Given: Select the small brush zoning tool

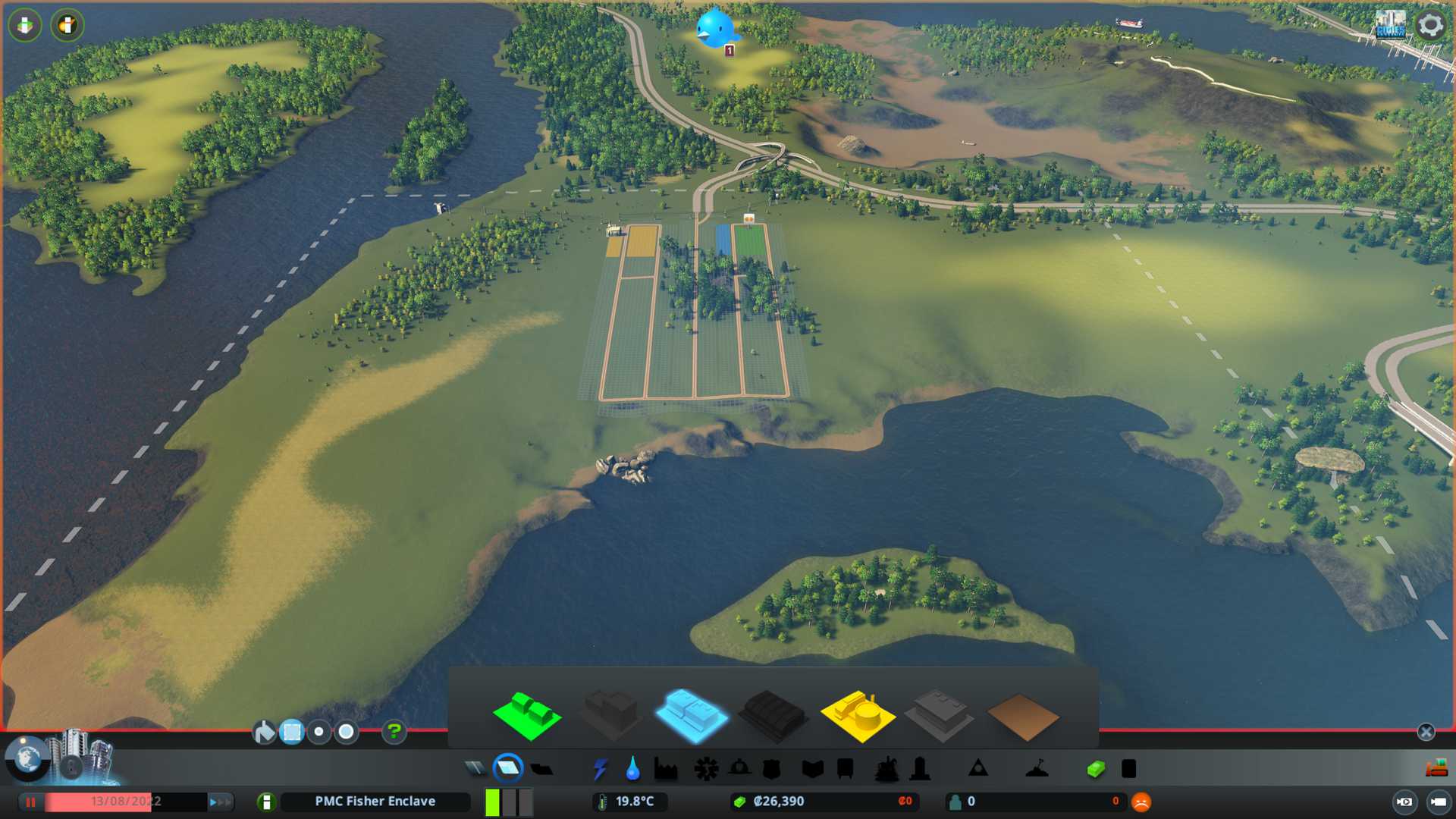Looking at the screenshot, I should (x=319, y=733).
